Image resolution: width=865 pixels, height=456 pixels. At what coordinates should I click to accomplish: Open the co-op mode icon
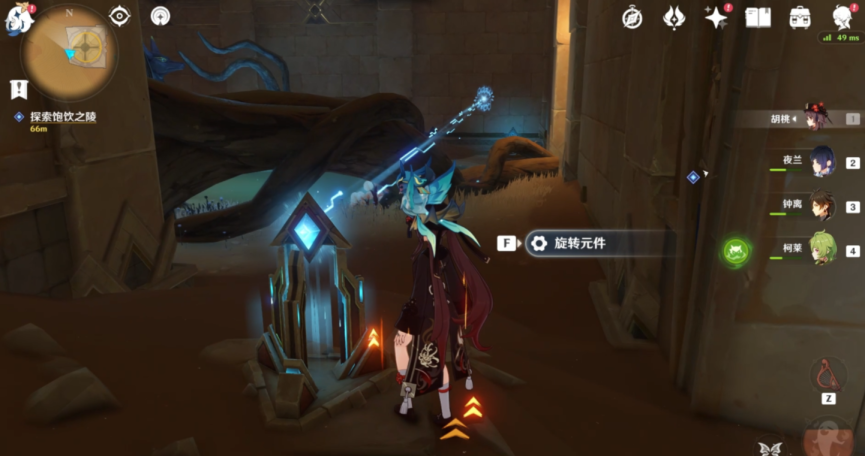(161, 16)
